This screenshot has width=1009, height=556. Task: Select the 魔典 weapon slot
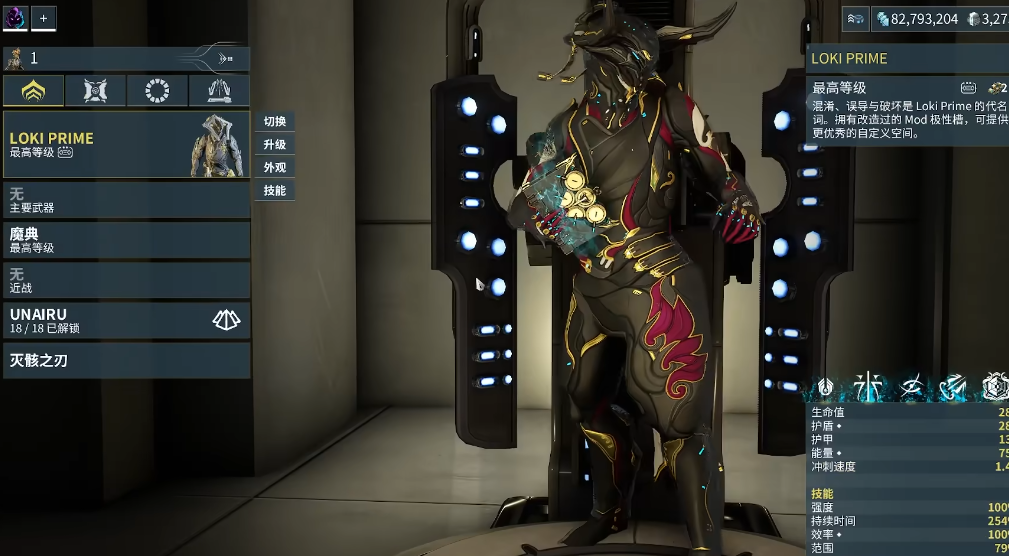125,240
